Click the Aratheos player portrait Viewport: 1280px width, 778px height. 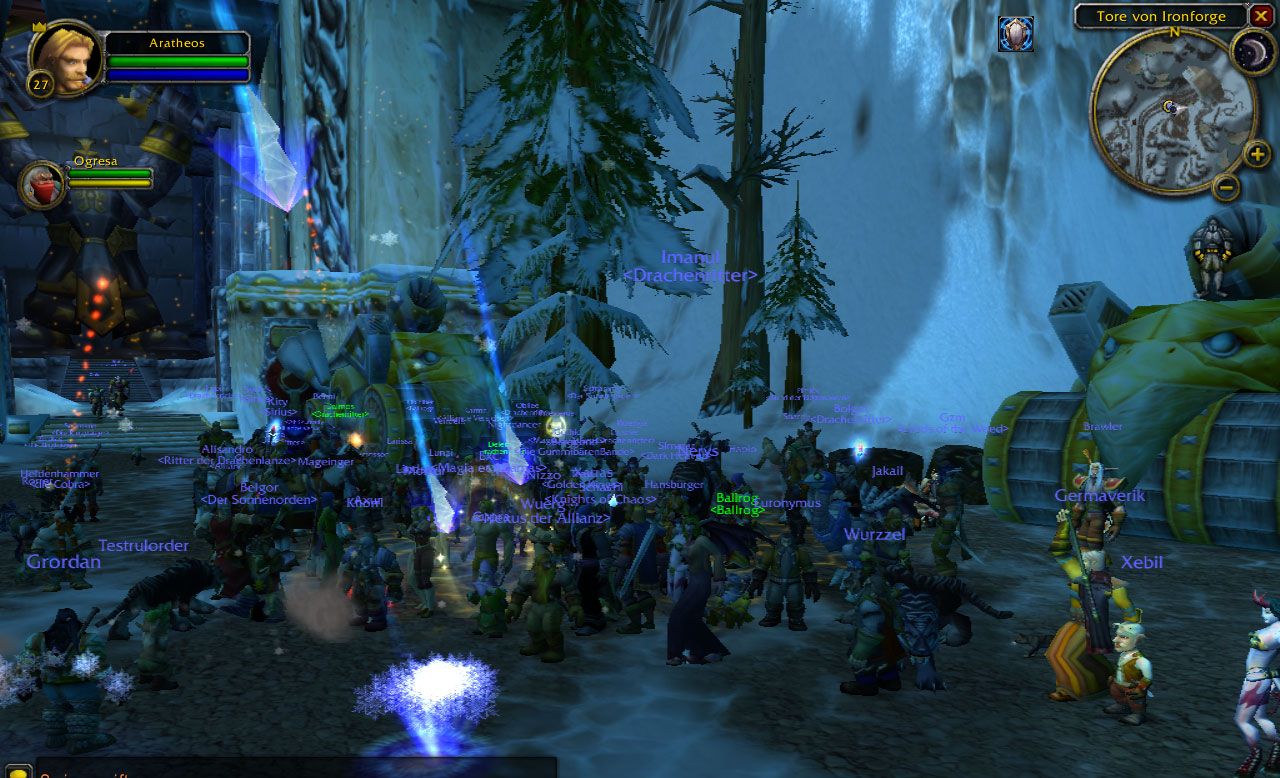(x=67, y=58)
